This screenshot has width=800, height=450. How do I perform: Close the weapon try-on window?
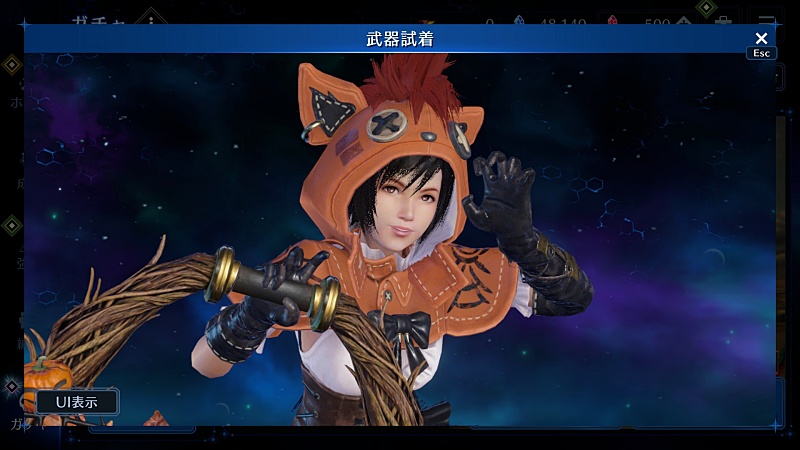click(761, 39)
